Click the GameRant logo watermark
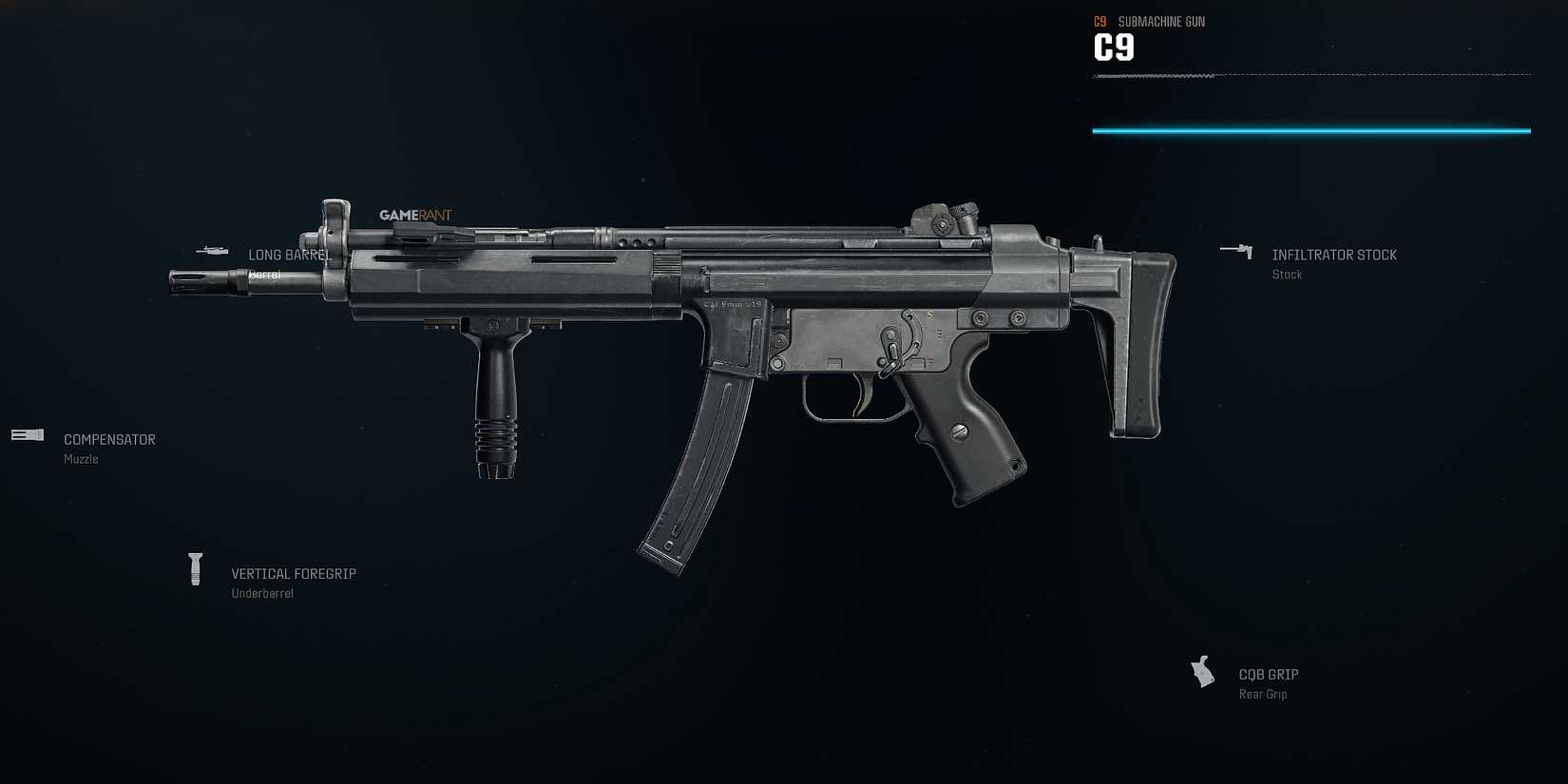Viewport: 1568px width, 784px height. 416,215
